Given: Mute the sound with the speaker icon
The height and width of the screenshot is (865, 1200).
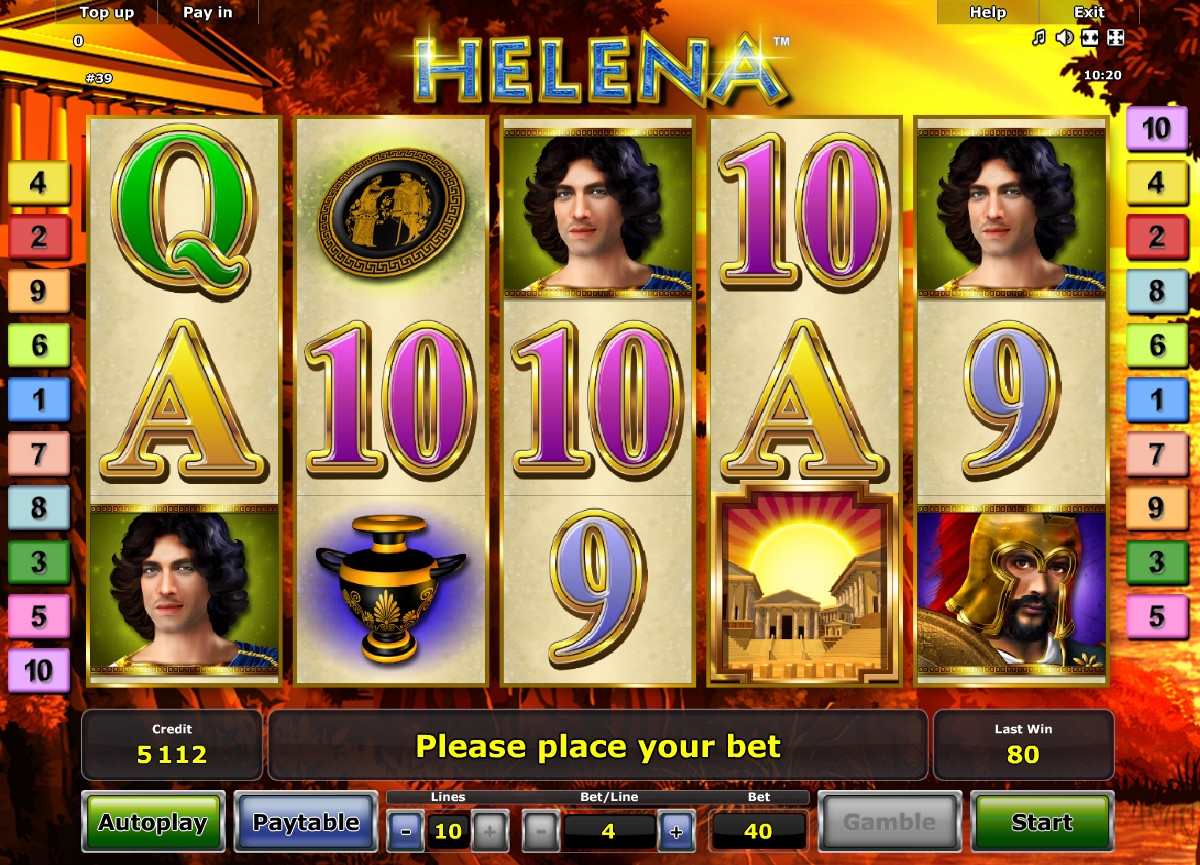Looking at the screenshot, I should [x=1064, y=38].
